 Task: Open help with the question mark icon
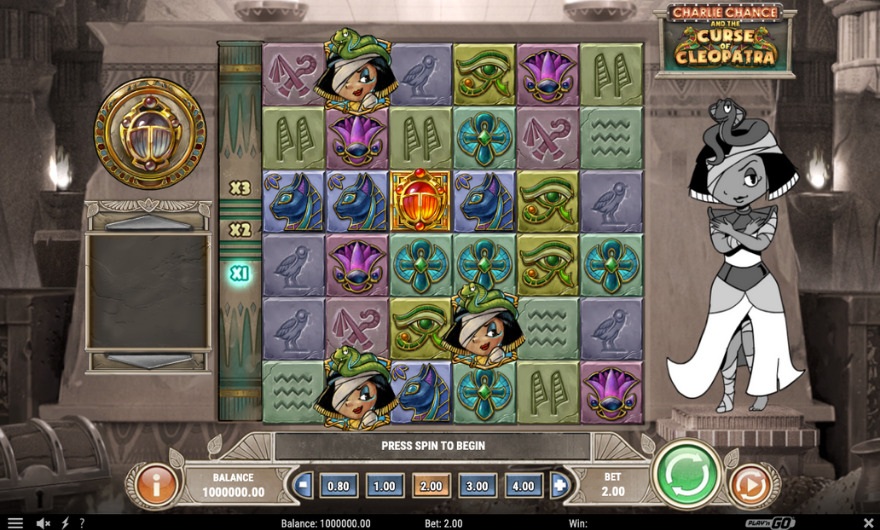81,522
